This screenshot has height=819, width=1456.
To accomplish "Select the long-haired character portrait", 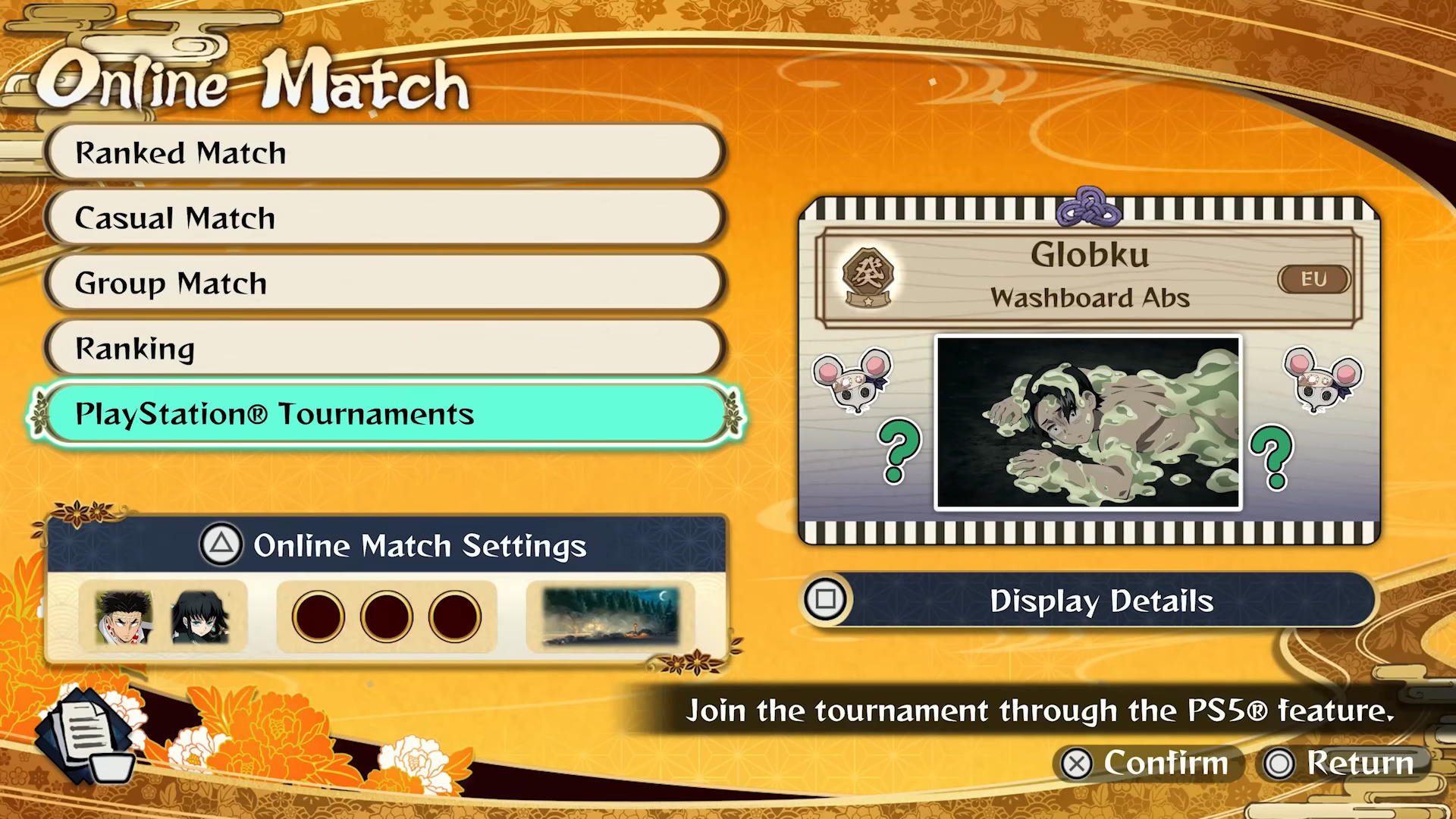I will pos(199,617).
